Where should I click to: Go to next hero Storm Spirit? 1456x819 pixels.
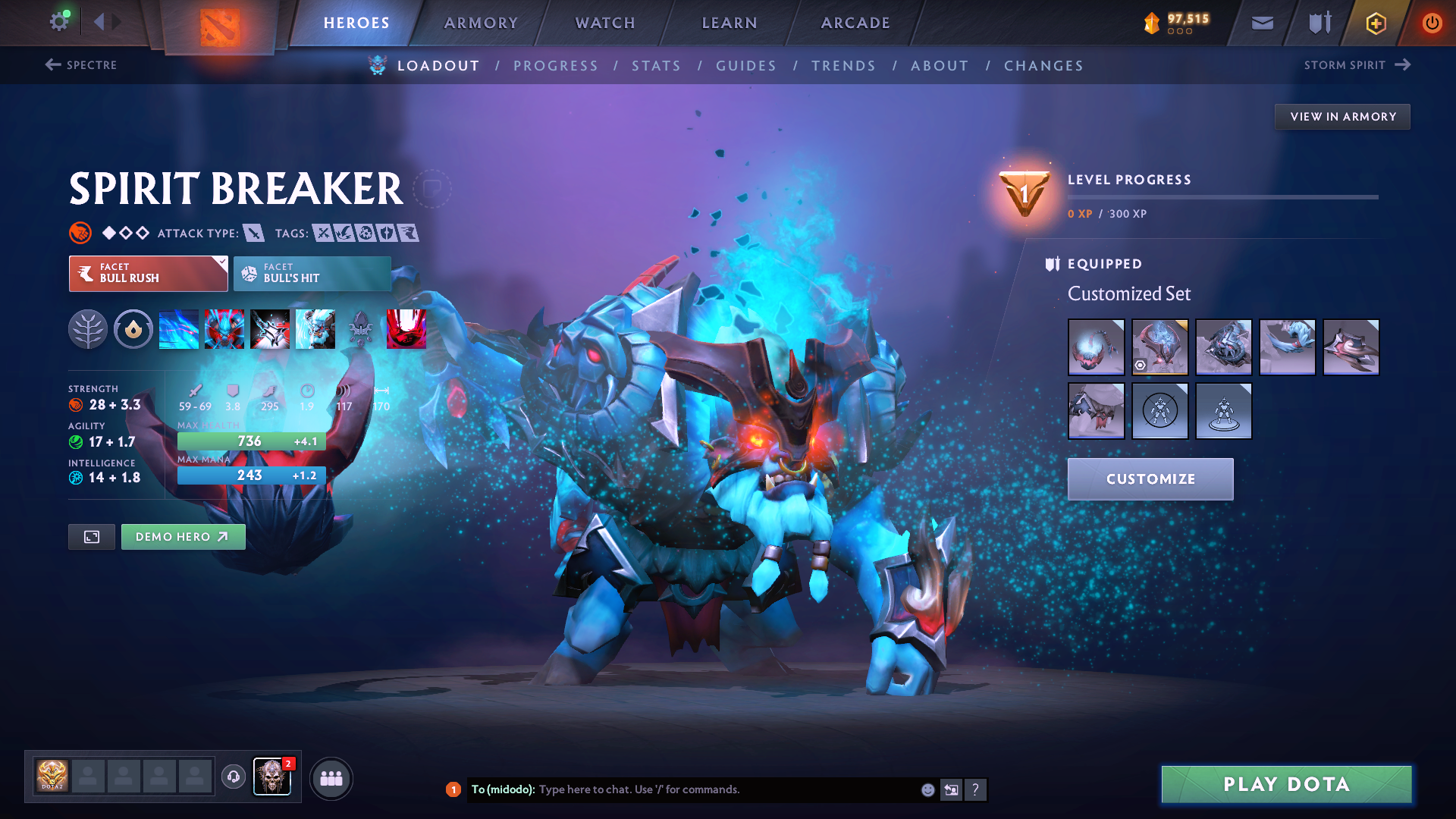[1357, 65]
